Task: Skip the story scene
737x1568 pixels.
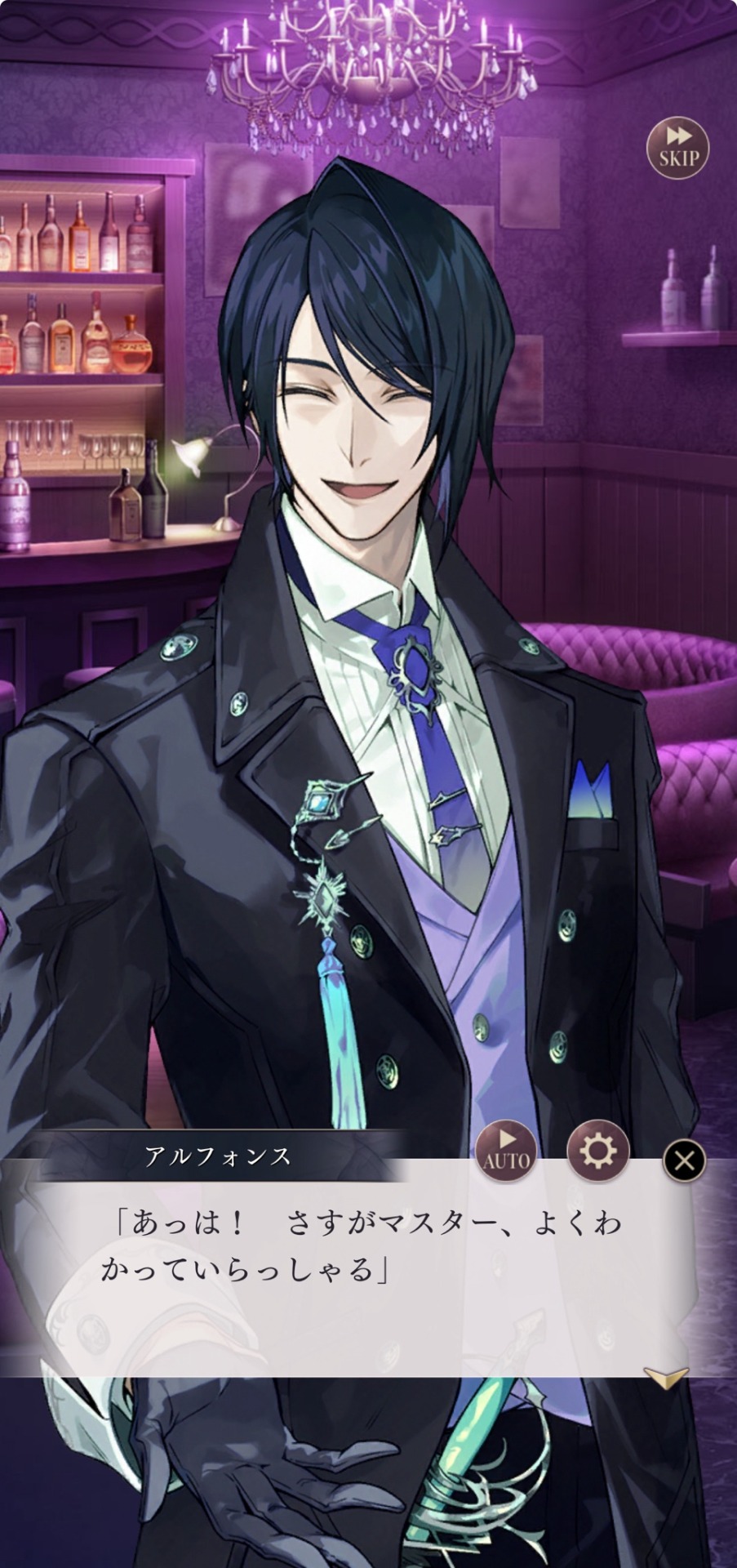Action: pyautogui.click(x=677, y=148)
